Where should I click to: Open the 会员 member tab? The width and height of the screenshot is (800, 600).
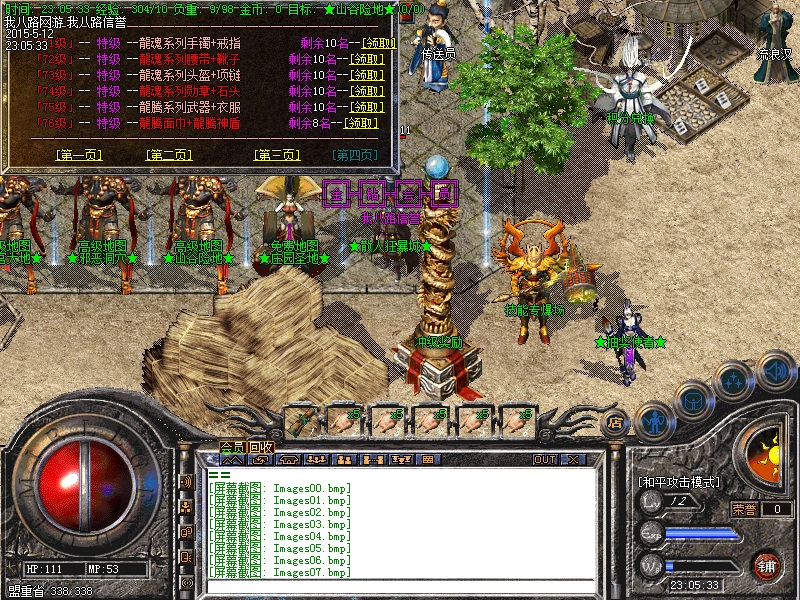coord(232,447)
